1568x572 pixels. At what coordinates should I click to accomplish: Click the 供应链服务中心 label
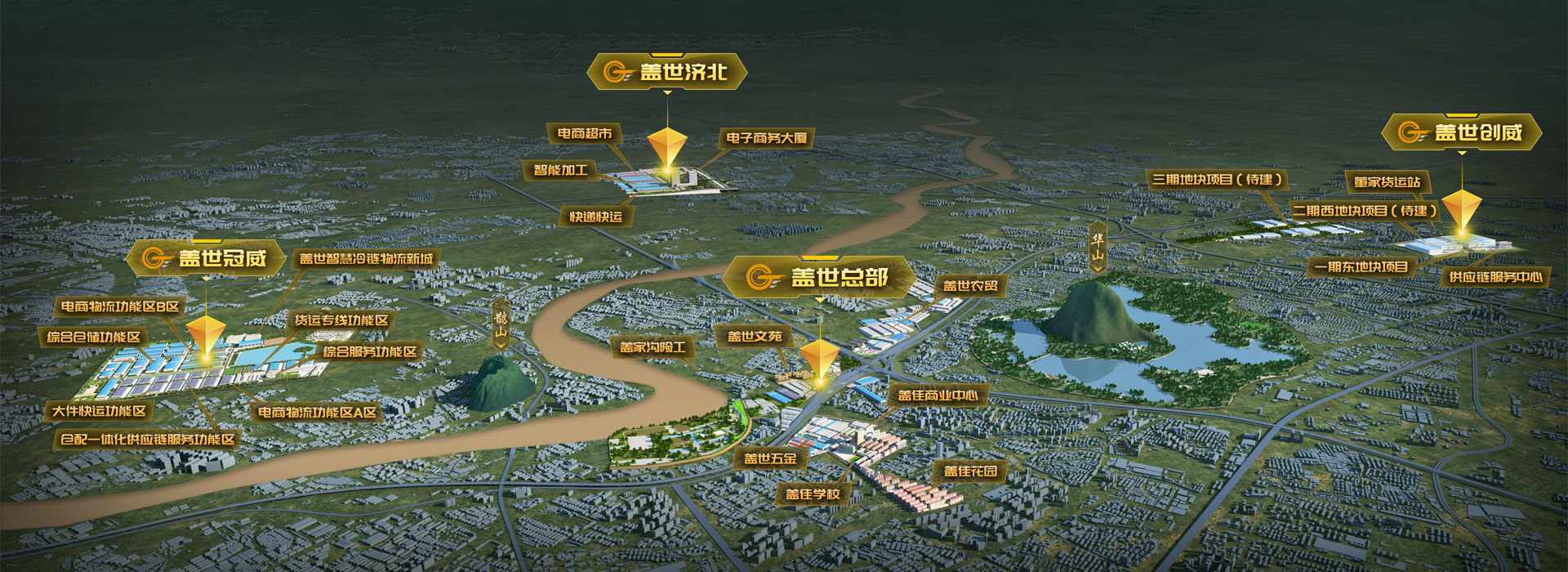(x=1495, y=277)
